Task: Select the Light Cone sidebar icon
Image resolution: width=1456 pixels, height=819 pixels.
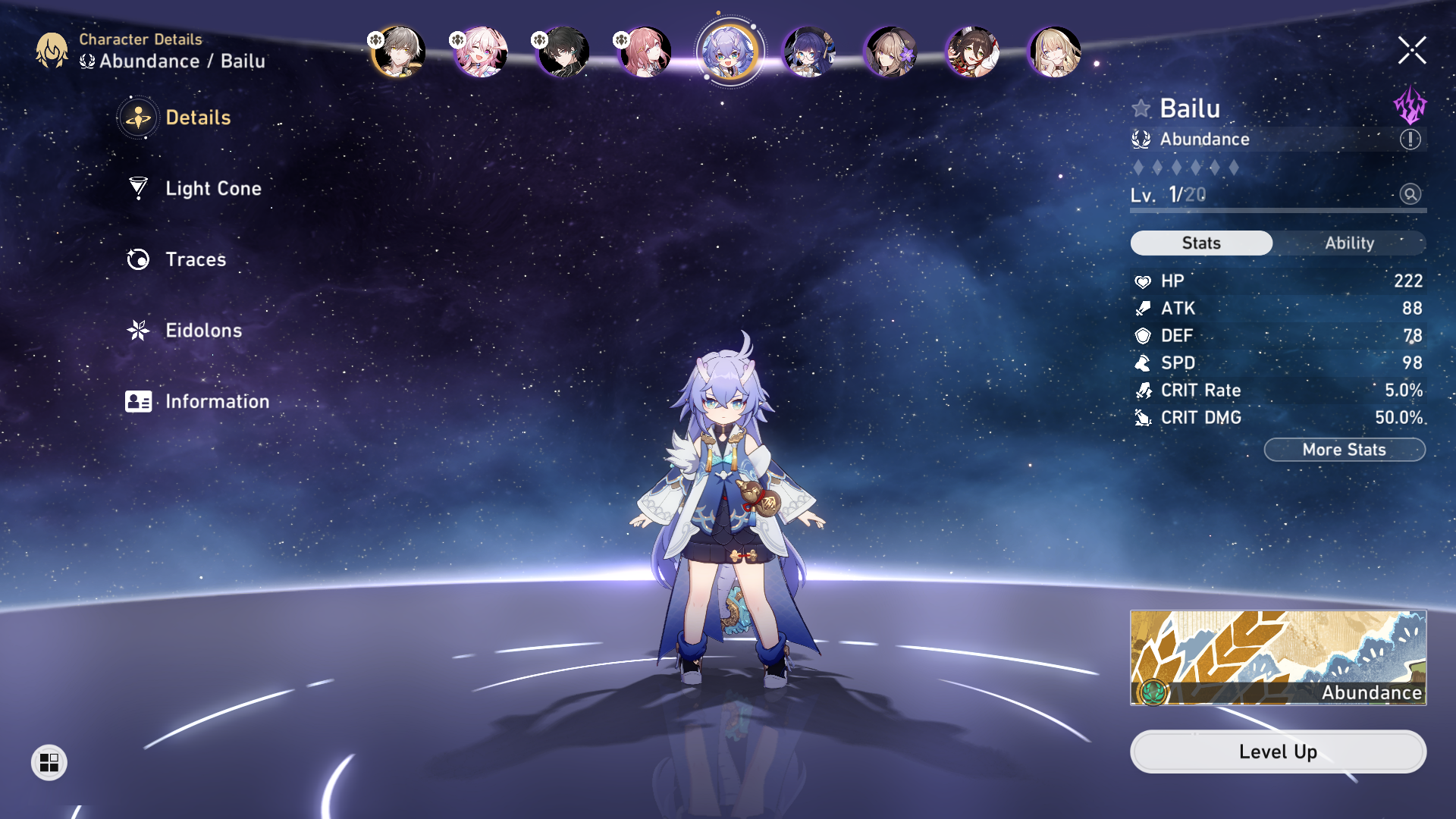Action: pyautogui.click(x=137, y=188)
